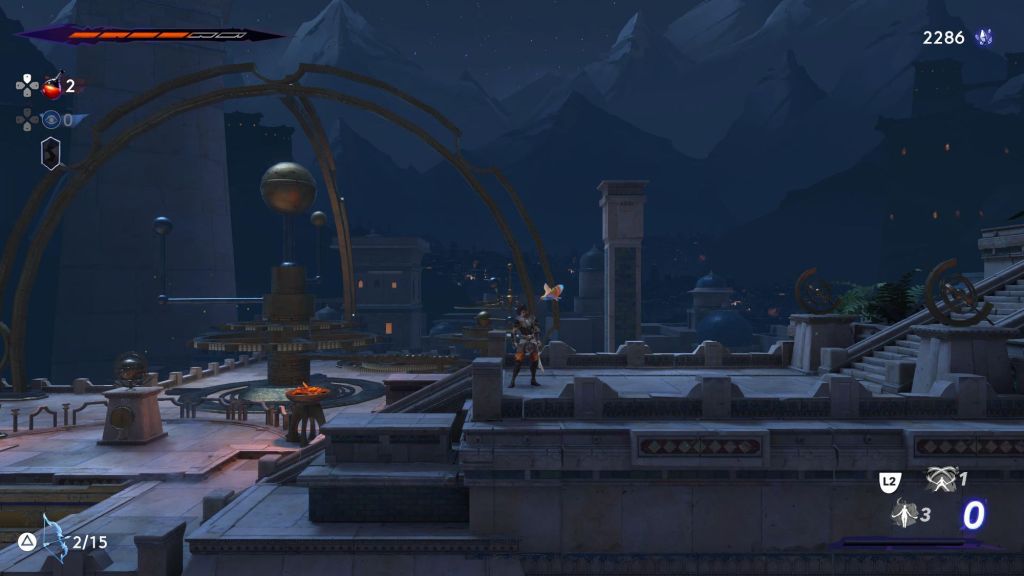The height and width of the screenshot is (576, 1024).
Task: Activate the standing-figure surge ability icon
Action: pos(904,513)
